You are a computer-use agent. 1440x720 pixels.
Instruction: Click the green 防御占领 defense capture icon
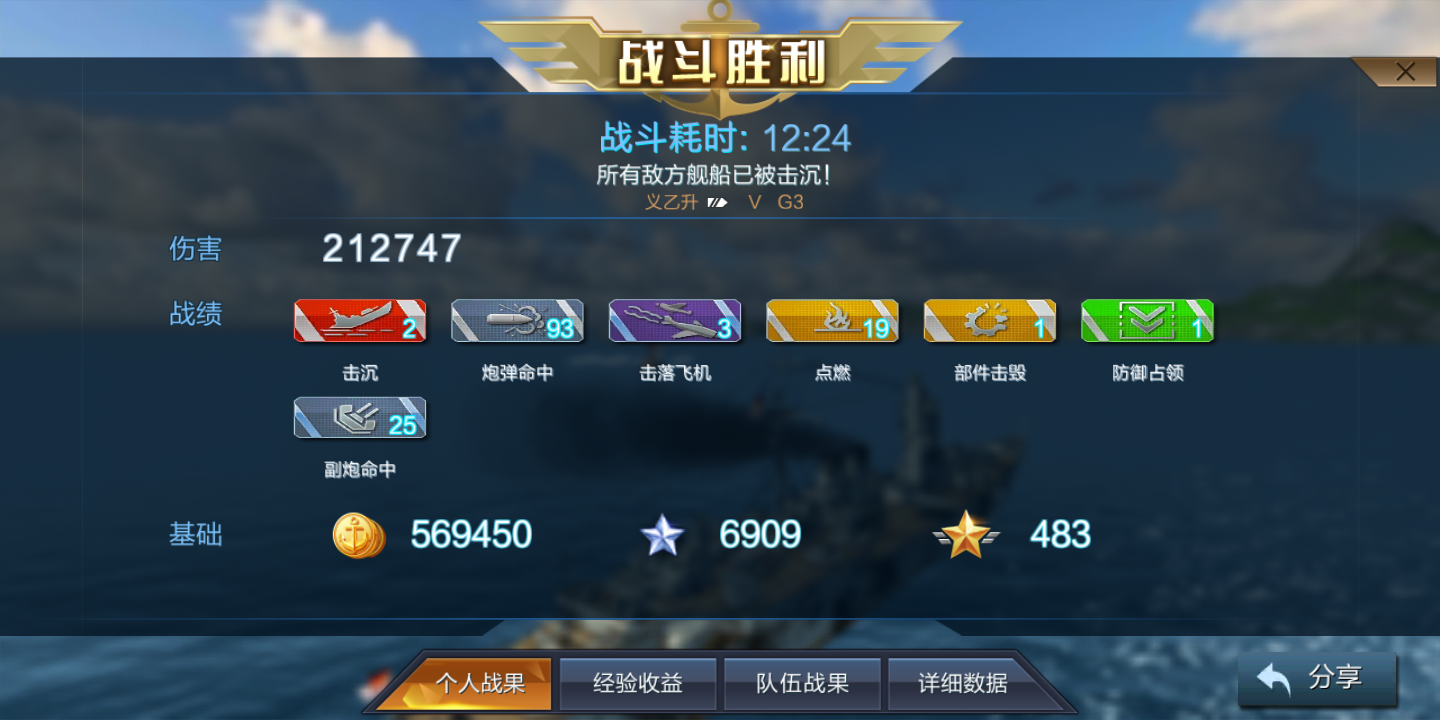click(x=1147, y=321)
